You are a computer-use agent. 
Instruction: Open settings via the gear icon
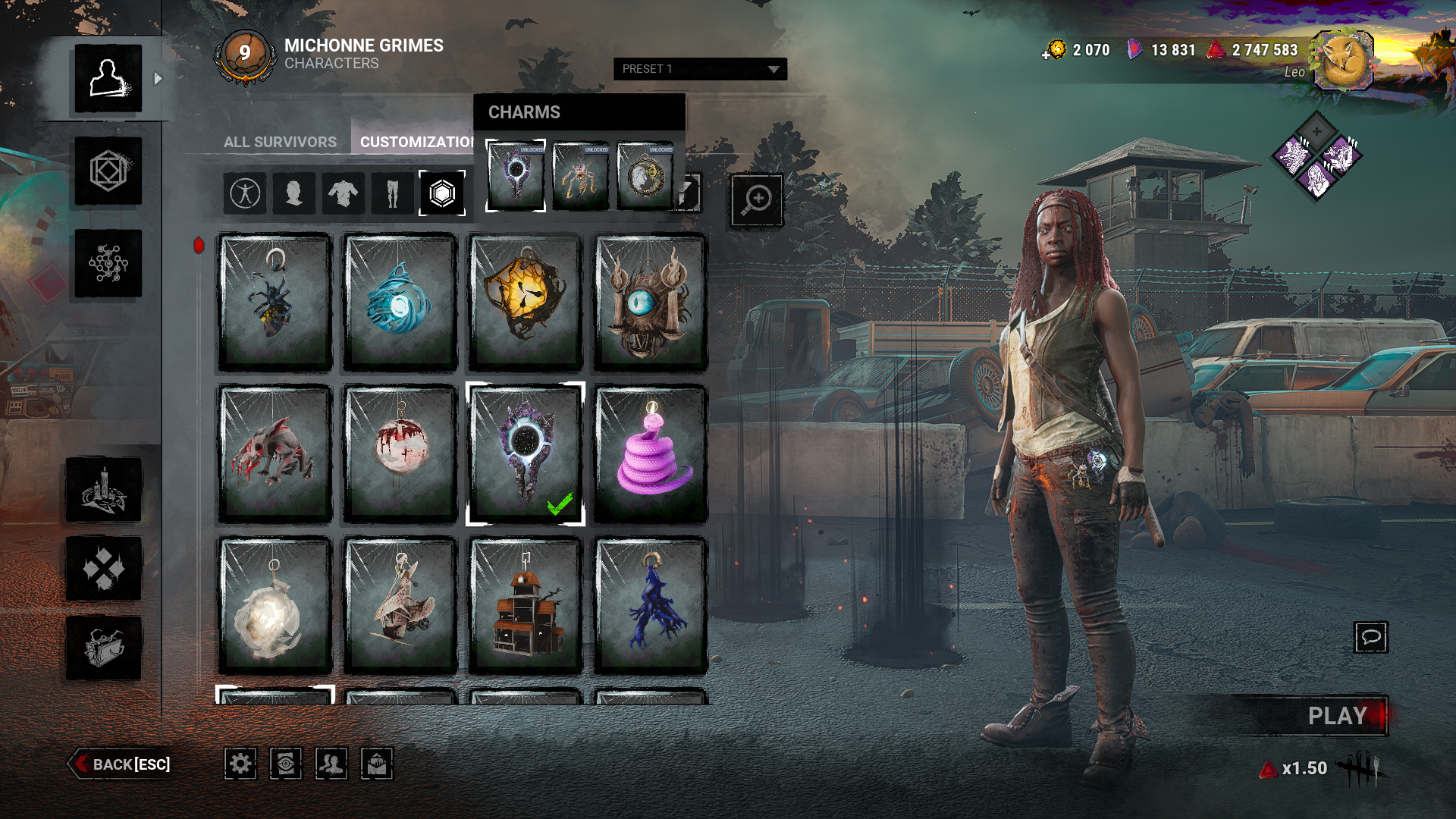(x=240, y=764)
